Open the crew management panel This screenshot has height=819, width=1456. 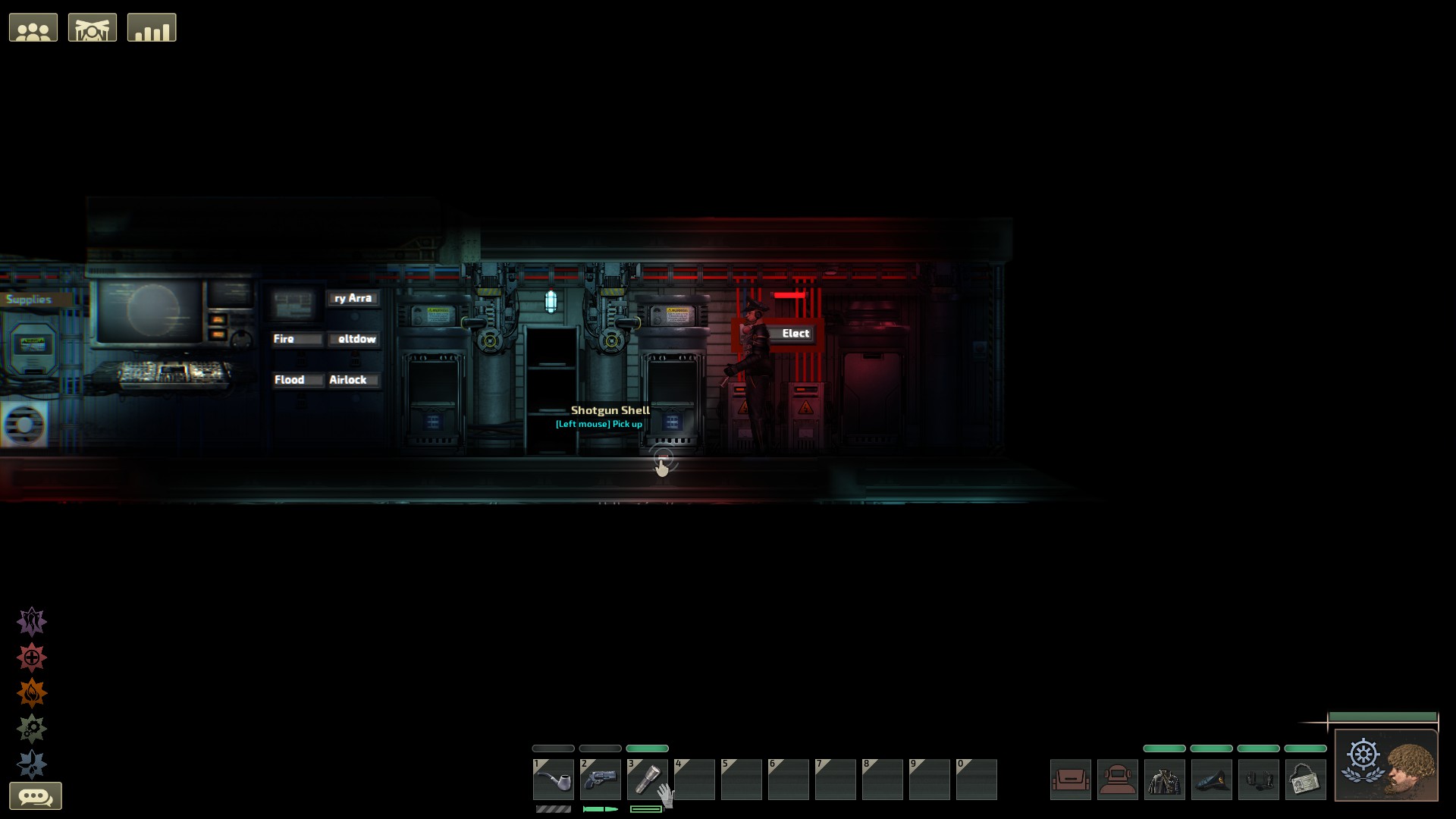point(33,27)
